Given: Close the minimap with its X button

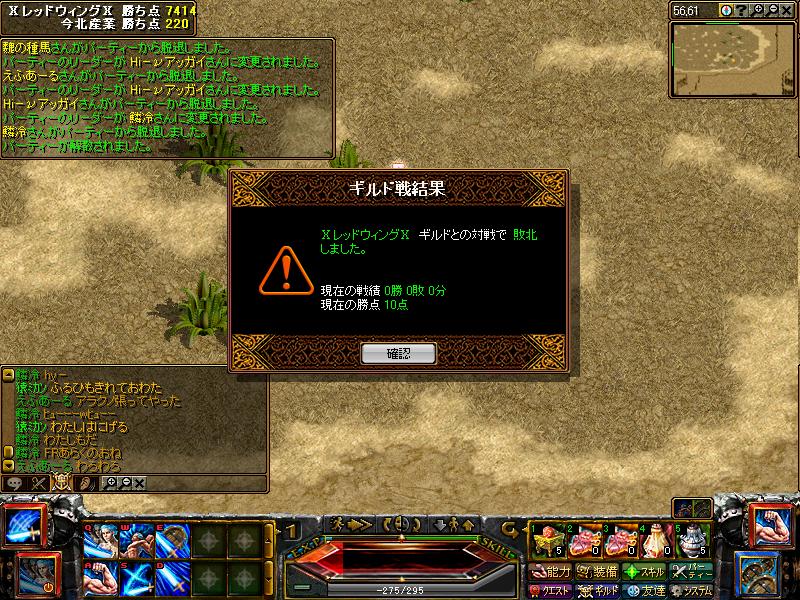Looking at the screenshot, I should 788,9.
